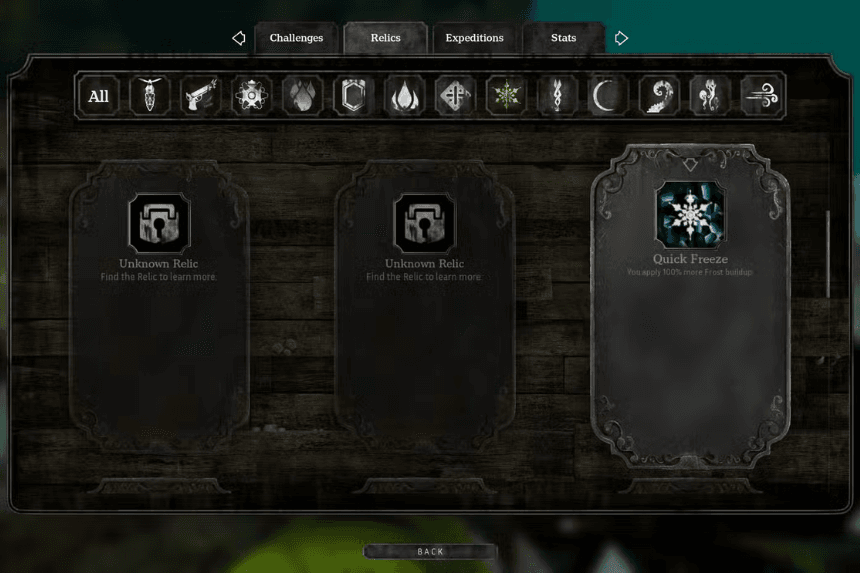Click the right arrow beside Stats
The height and width of the screenshot is (573, 860).
621,38
